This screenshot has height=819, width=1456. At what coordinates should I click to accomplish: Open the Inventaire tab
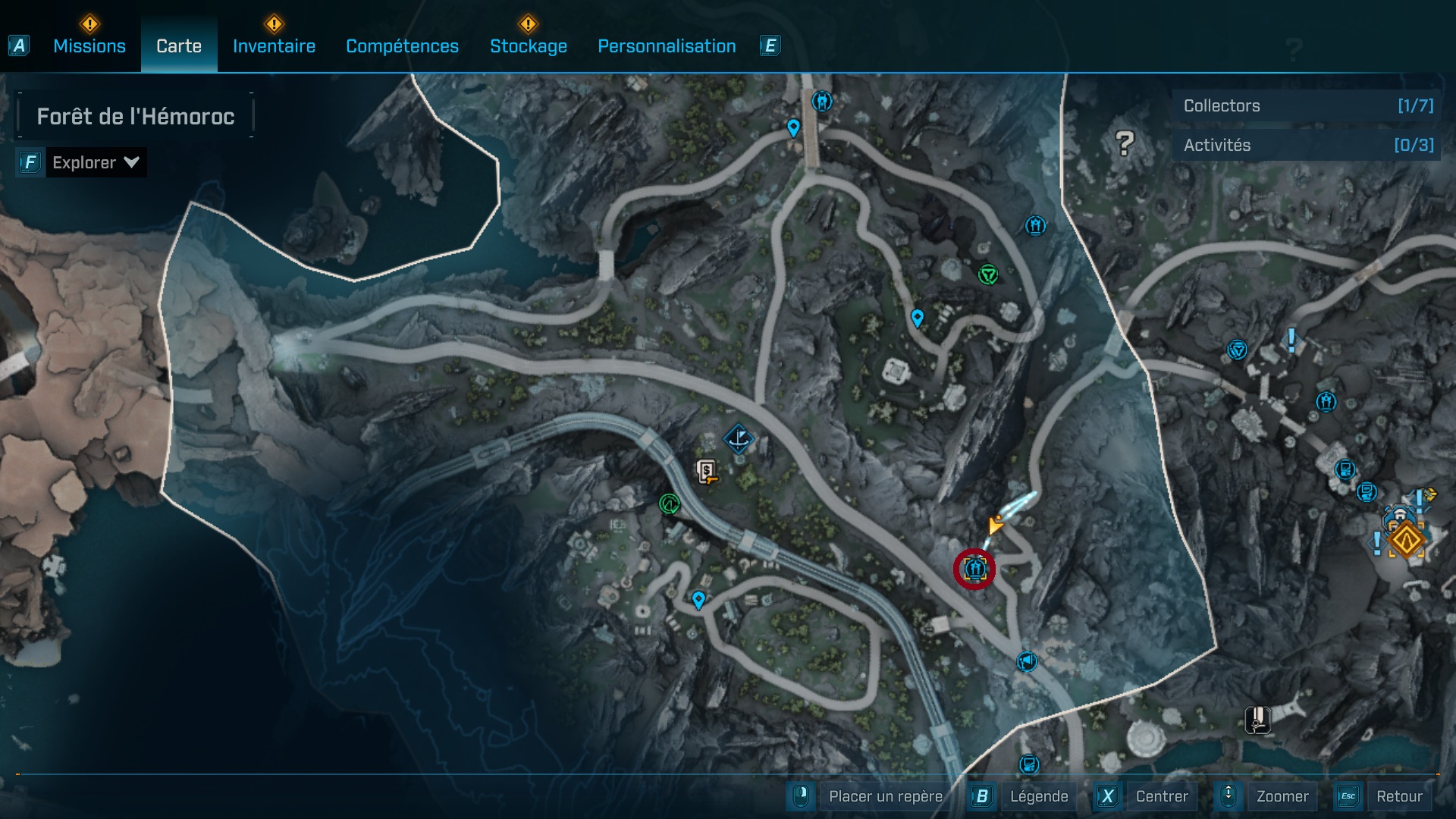click(274, 46)
